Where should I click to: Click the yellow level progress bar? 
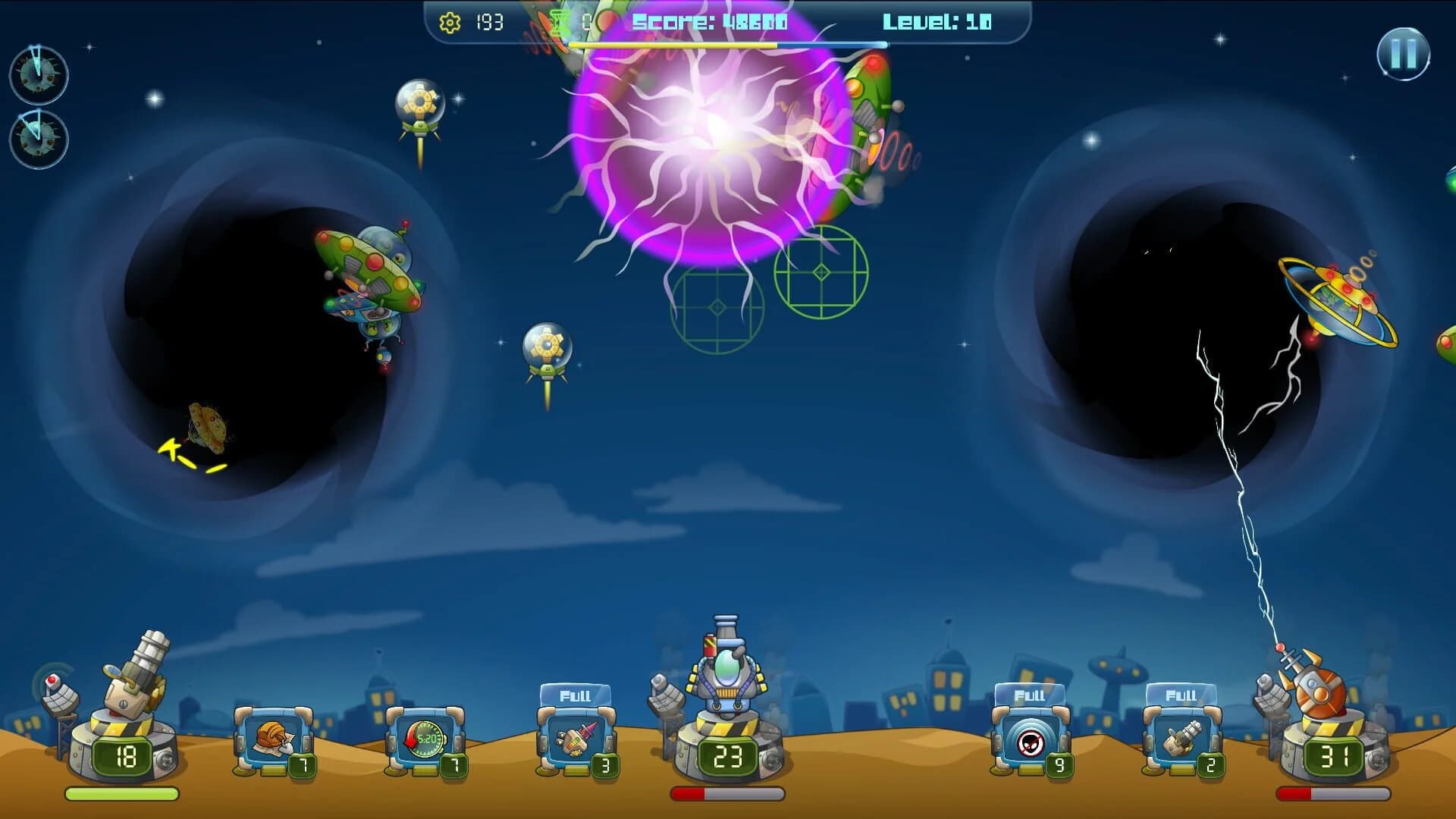click(x=675, y=44)
